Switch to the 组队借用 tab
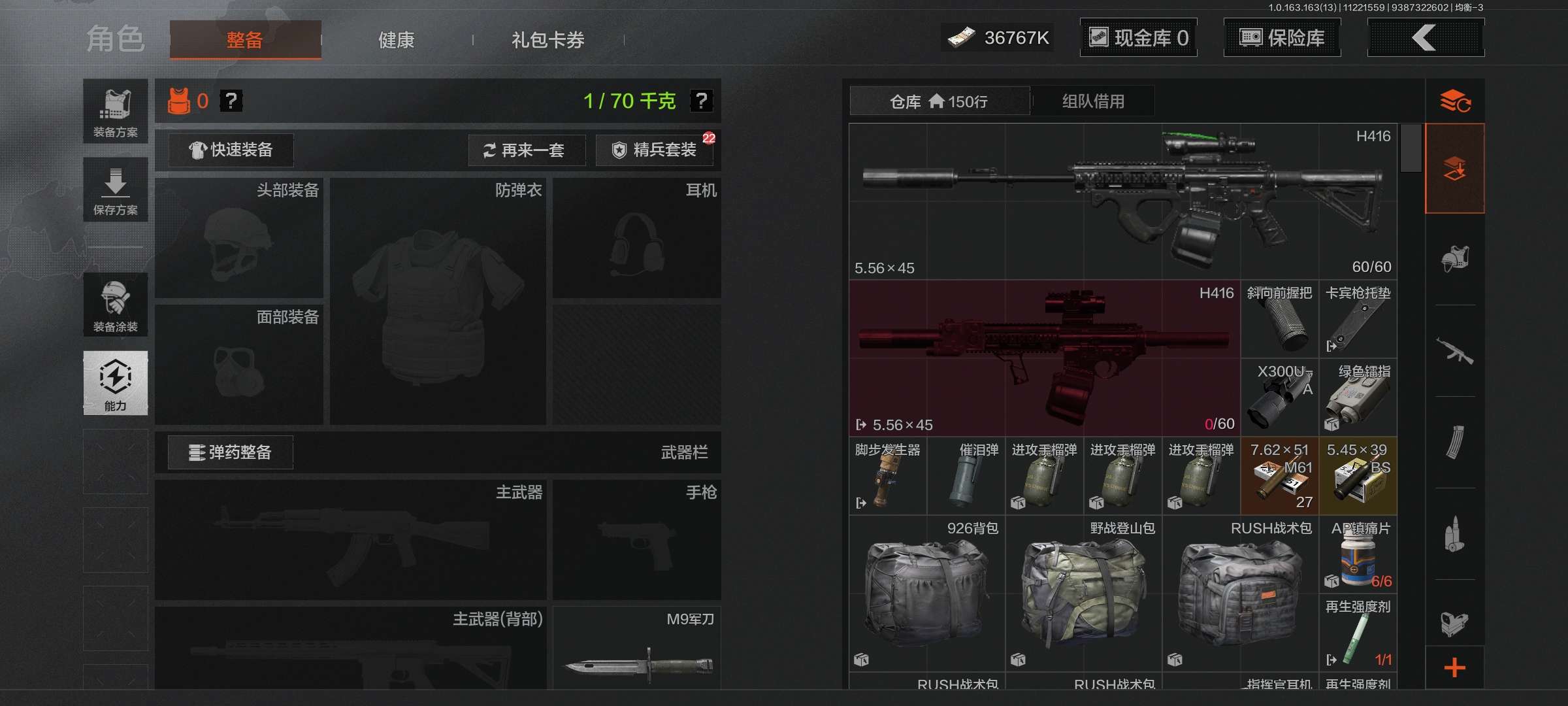1568x706 pixels. pos(1093,101)
